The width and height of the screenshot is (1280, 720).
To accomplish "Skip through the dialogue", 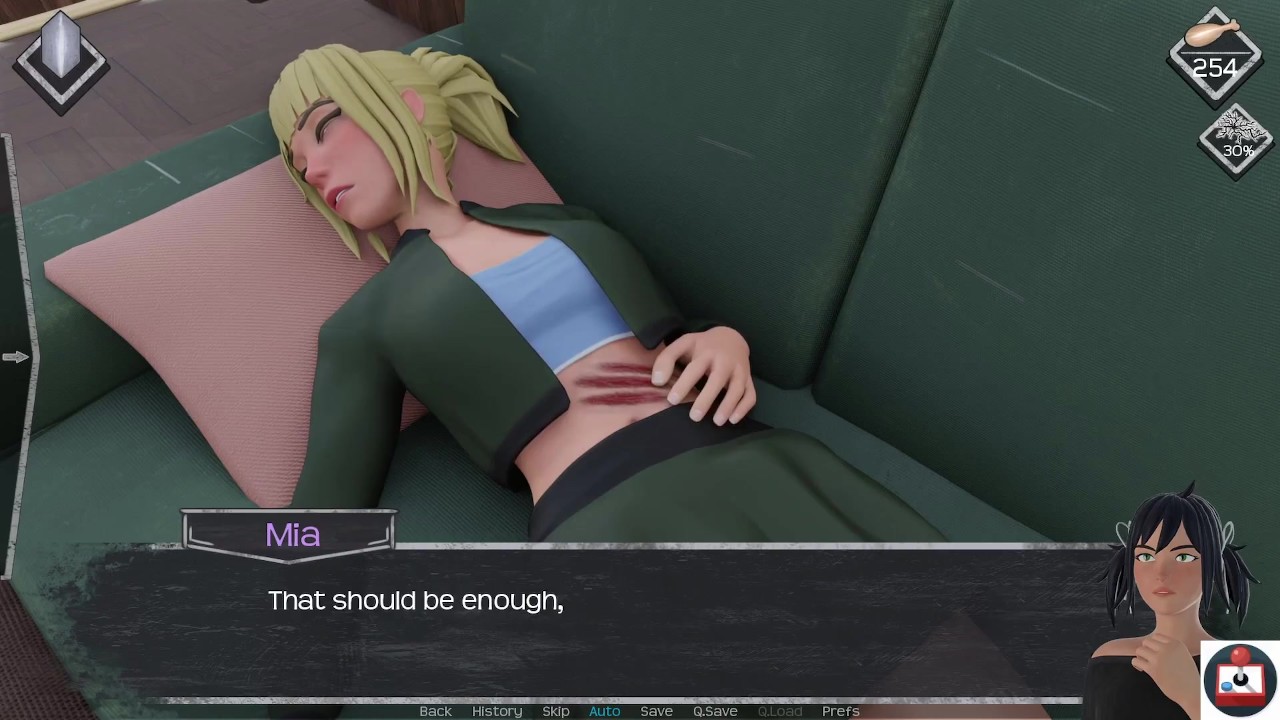I will coord(556,711).
